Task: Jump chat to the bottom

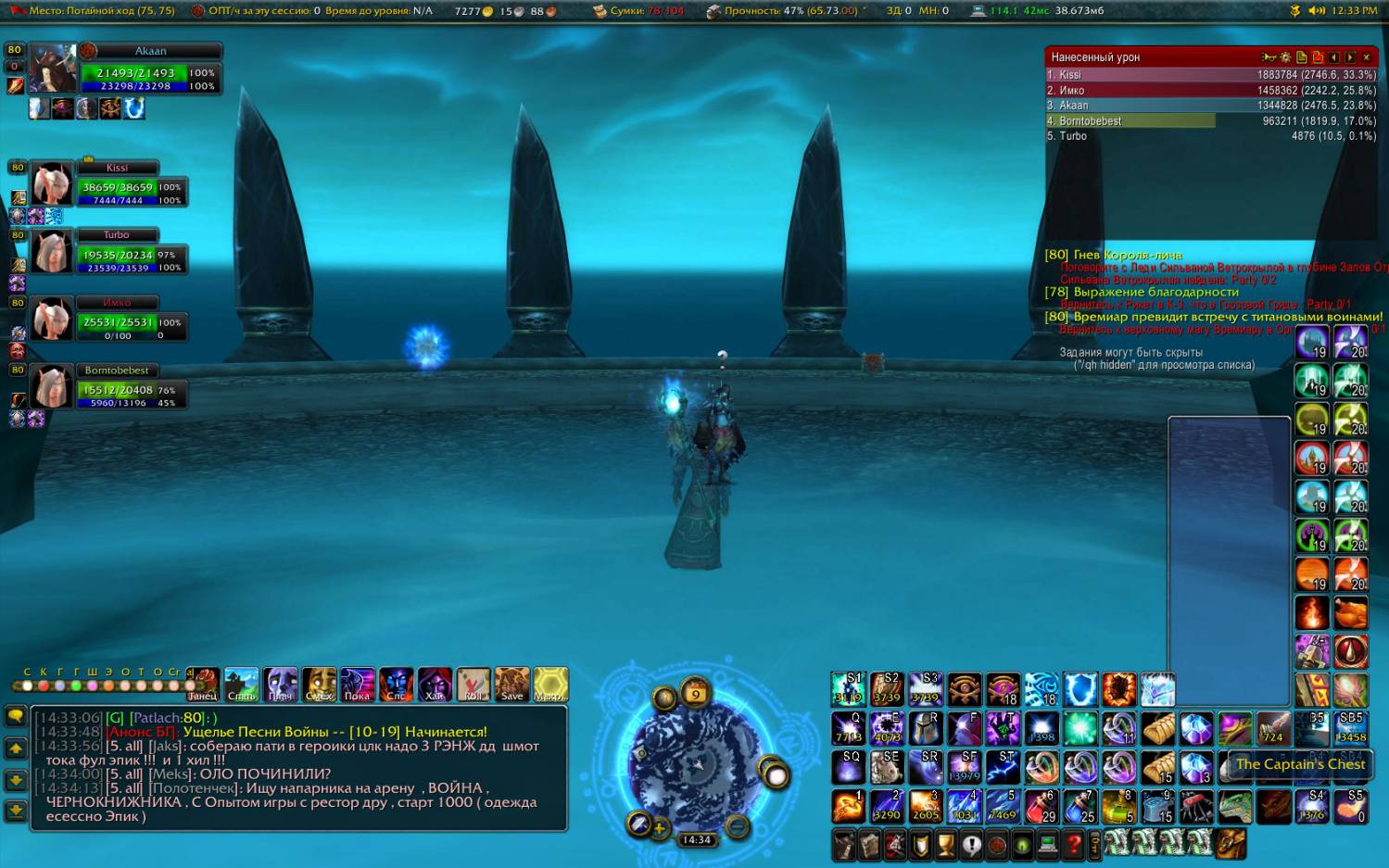Action: point(16,811)
